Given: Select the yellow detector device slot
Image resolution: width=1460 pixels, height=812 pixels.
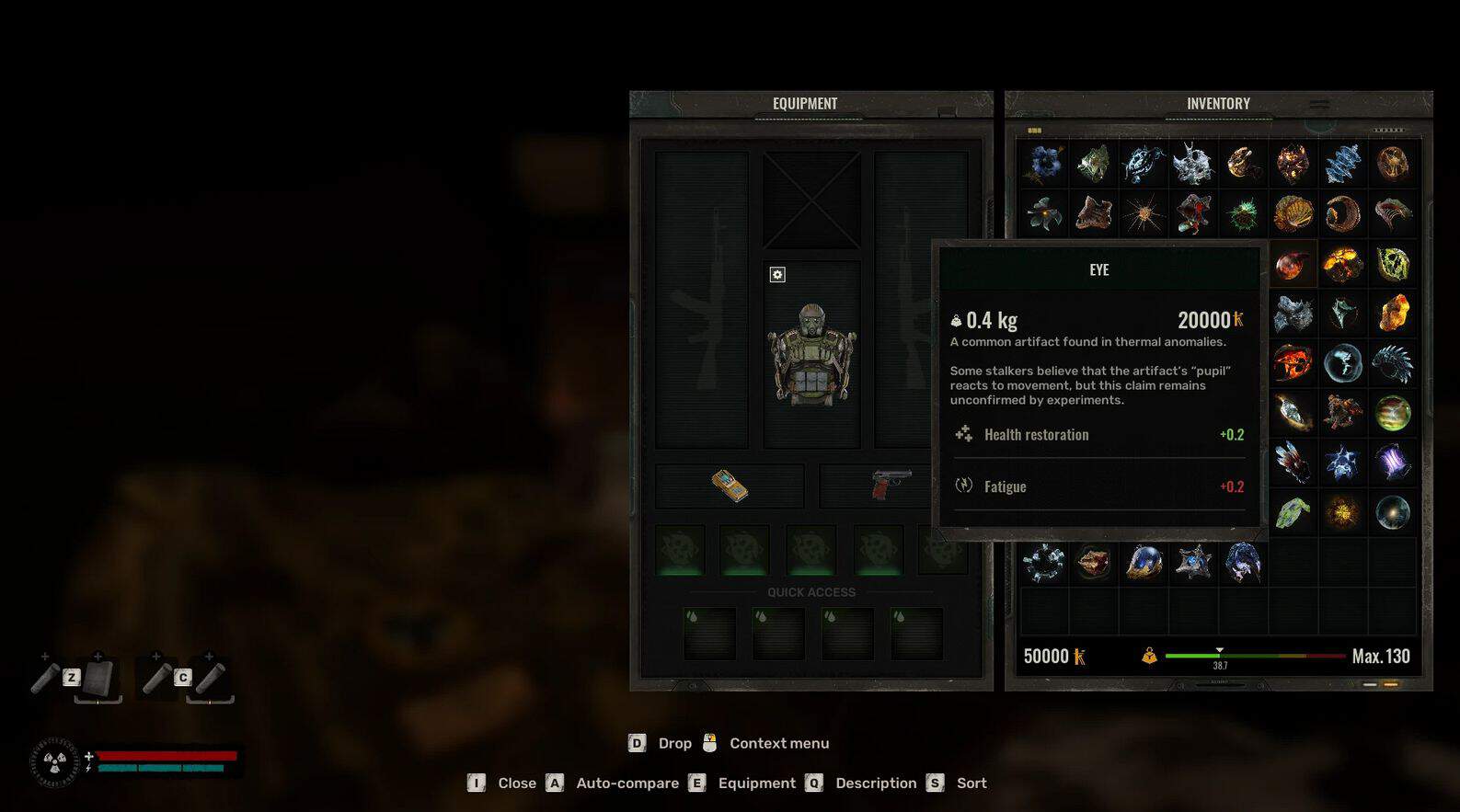Looking at the screenshot, I should pyautogui.click(x=730, y=486).
